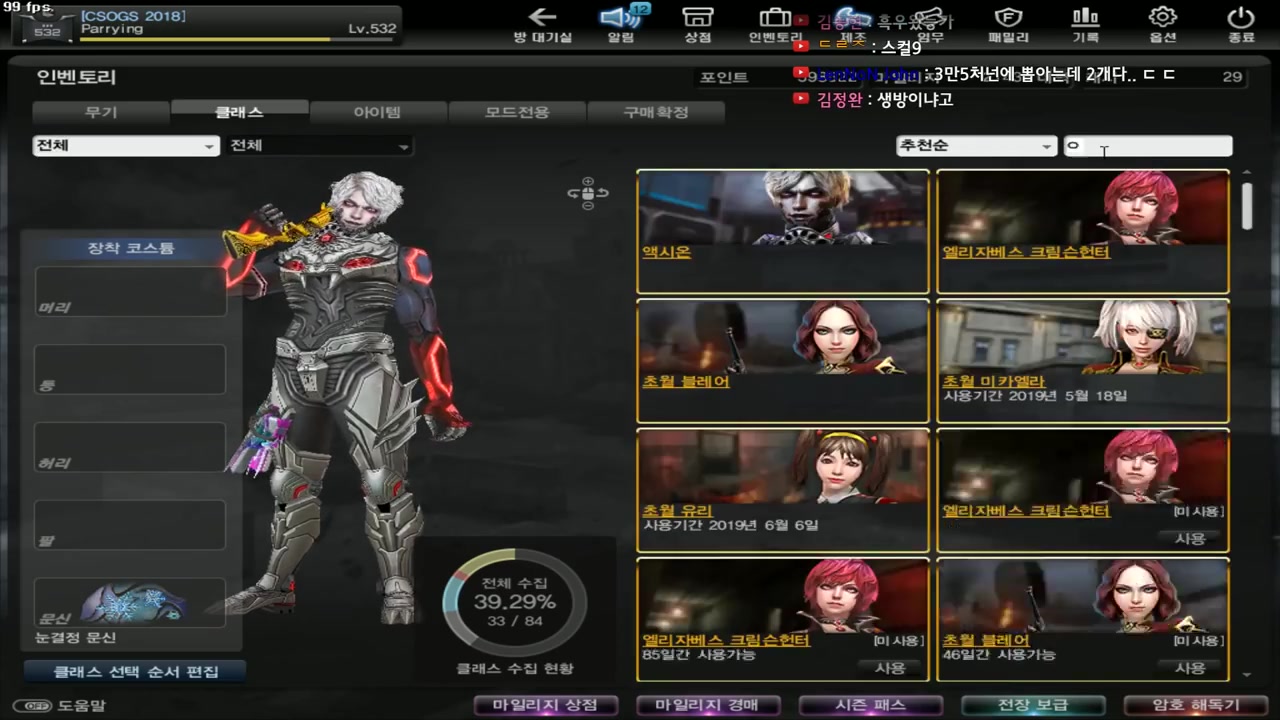
Task: Switch to the 무기 weapons tab
Action: pyautogui.click(x=100, y=112)
